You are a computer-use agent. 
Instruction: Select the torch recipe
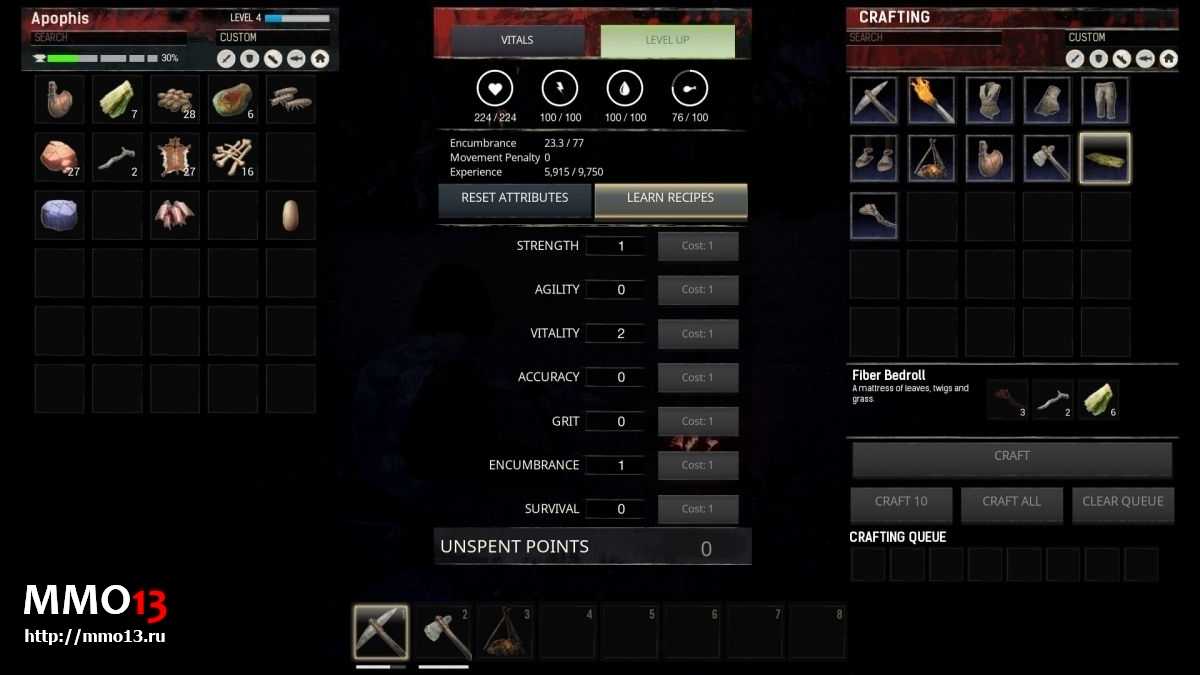(932, 100)
